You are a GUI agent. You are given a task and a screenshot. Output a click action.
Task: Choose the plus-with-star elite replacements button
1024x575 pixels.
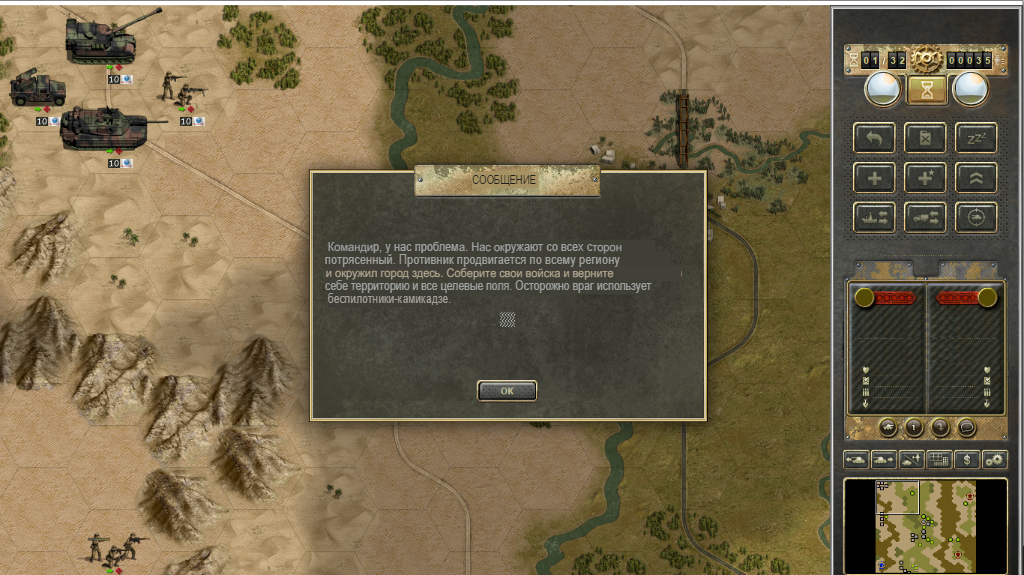[925, 177]
